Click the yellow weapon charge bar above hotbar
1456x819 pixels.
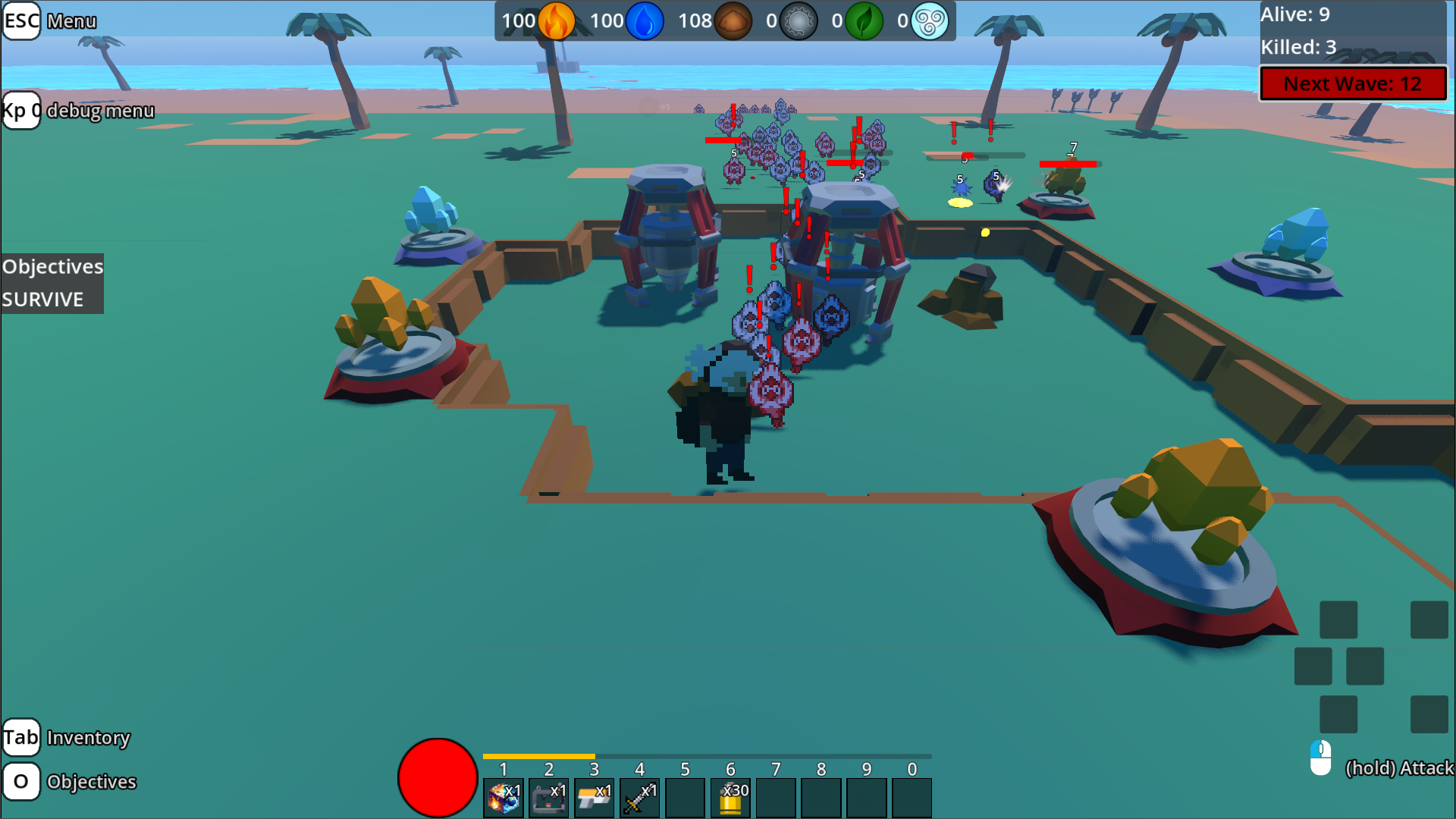(x=538, y=755)
